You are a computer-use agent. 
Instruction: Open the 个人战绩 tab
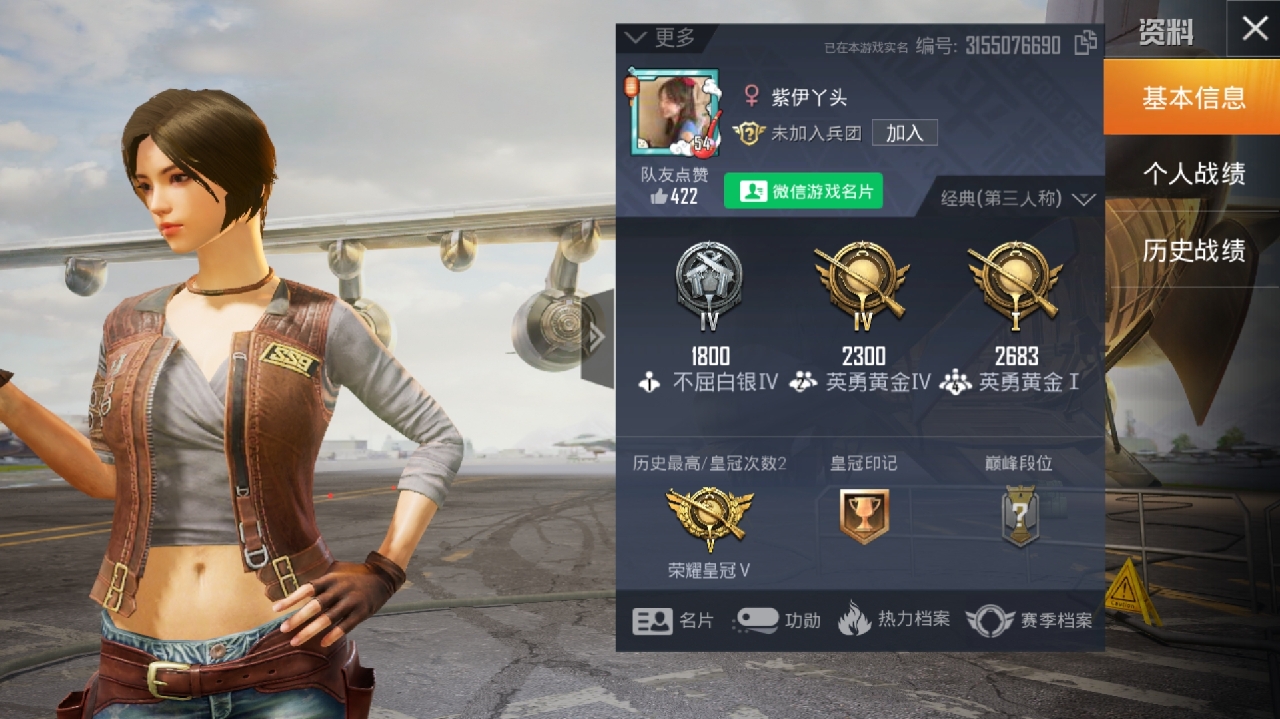[x=1193, y=174]
